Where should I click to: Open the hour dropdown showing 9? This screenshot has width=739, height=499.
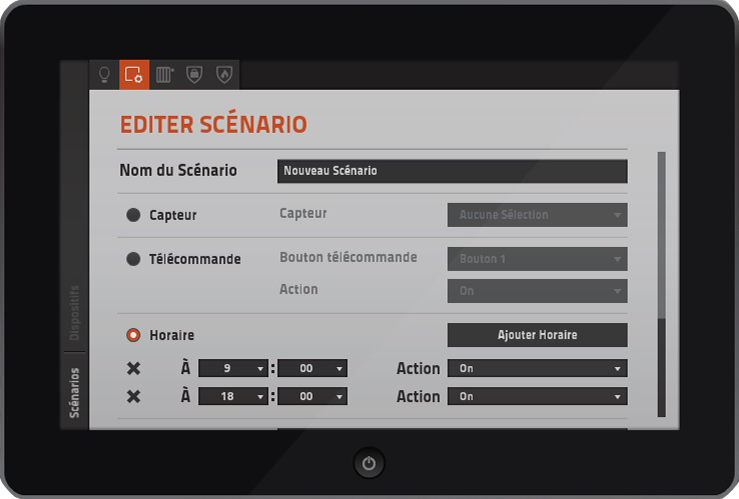tap(234, 368)
